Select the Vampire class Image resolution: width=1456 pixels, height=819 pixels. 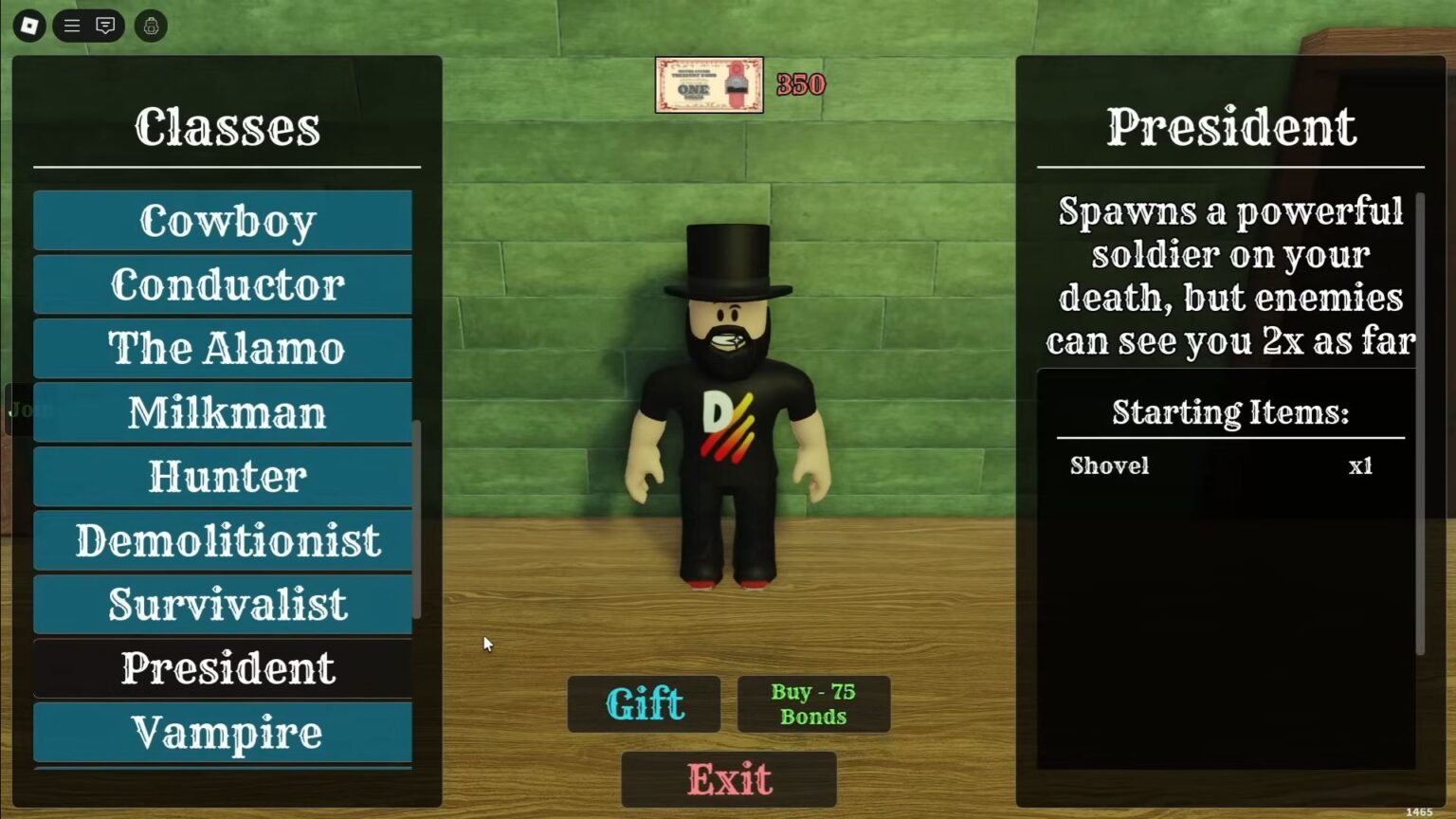tap(223, 732)
